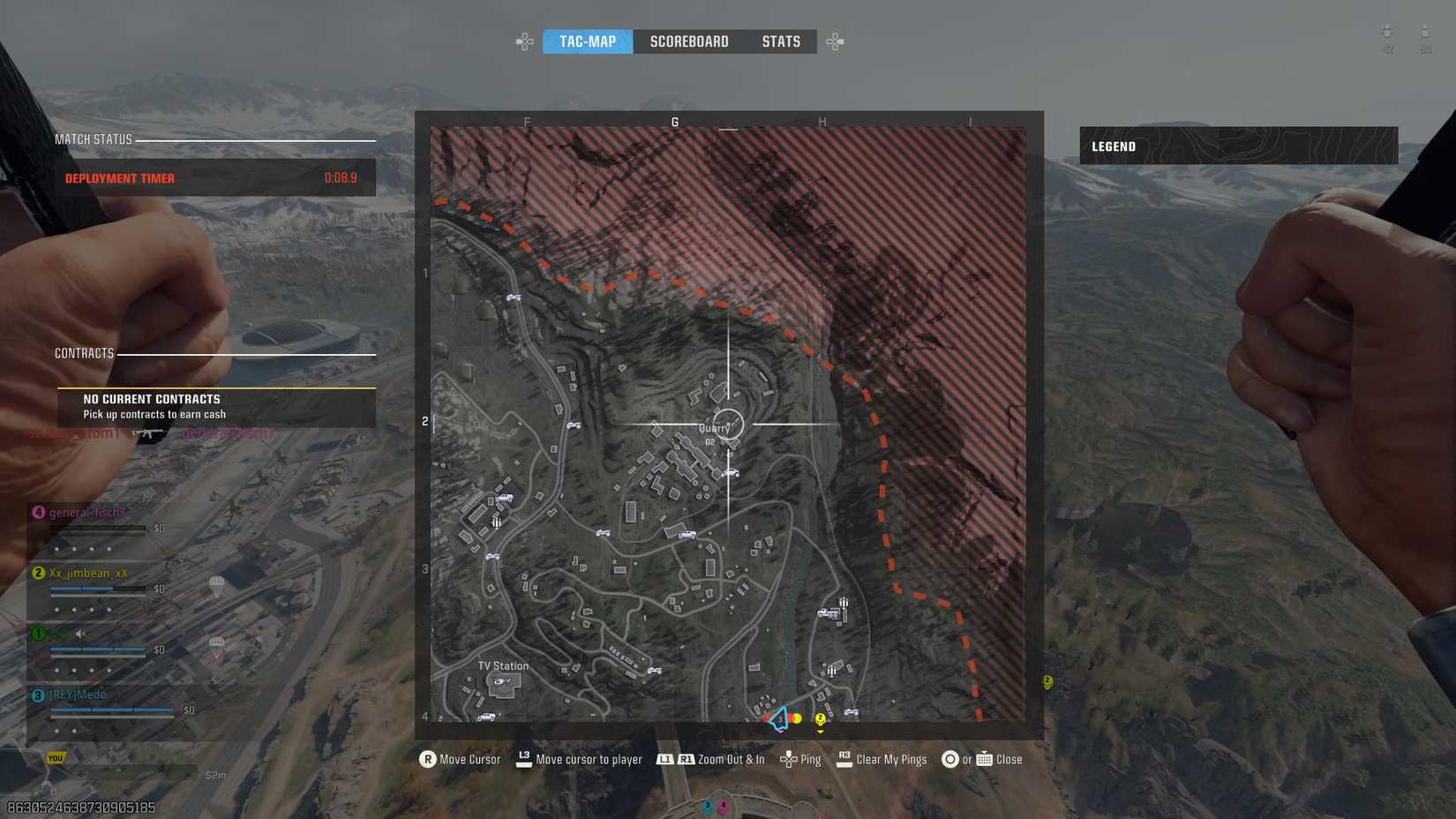This screenshot has height=819, width=1456.
Task: Expand the CONTRACTS section header
Action: coord(85,352)
